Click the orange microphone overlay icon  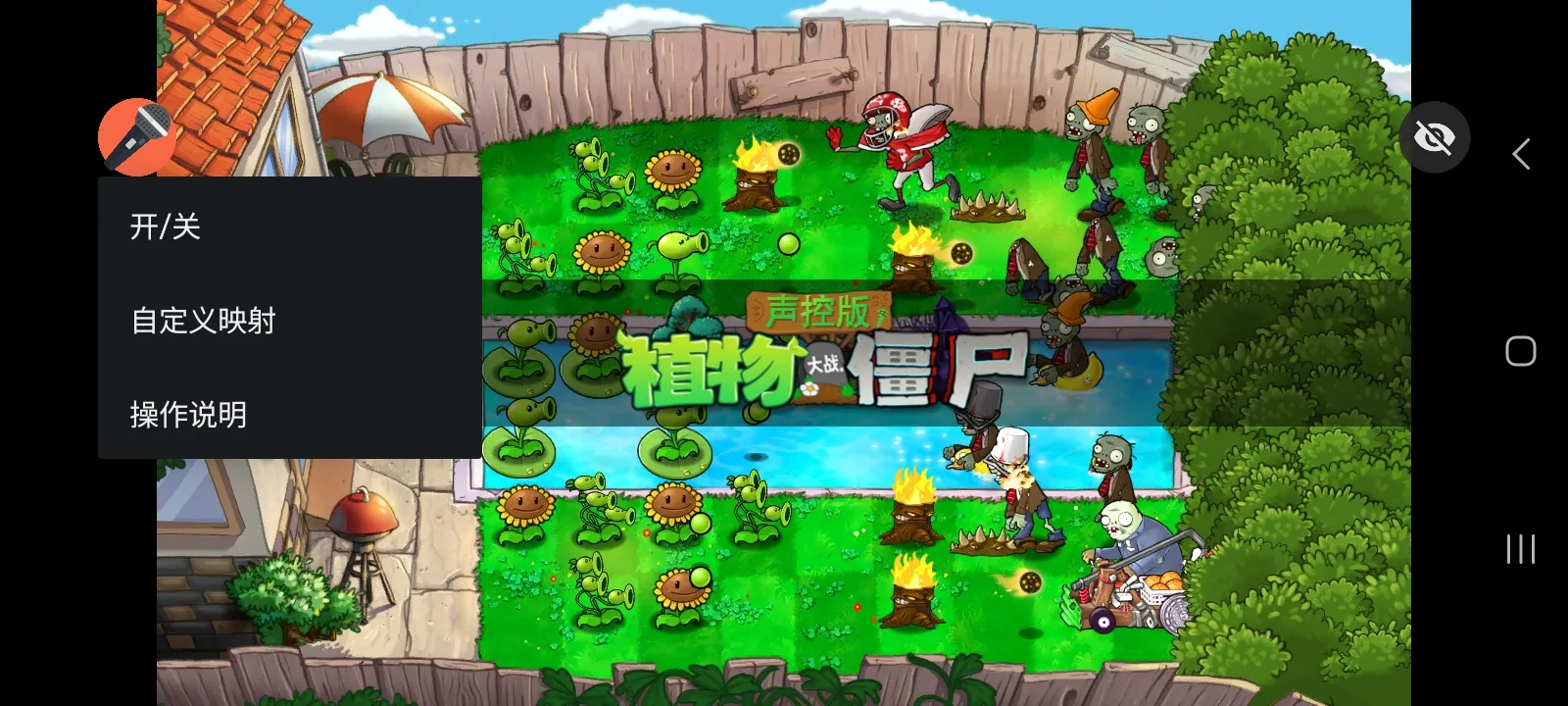pyautogui.click(x=136, y=136)
